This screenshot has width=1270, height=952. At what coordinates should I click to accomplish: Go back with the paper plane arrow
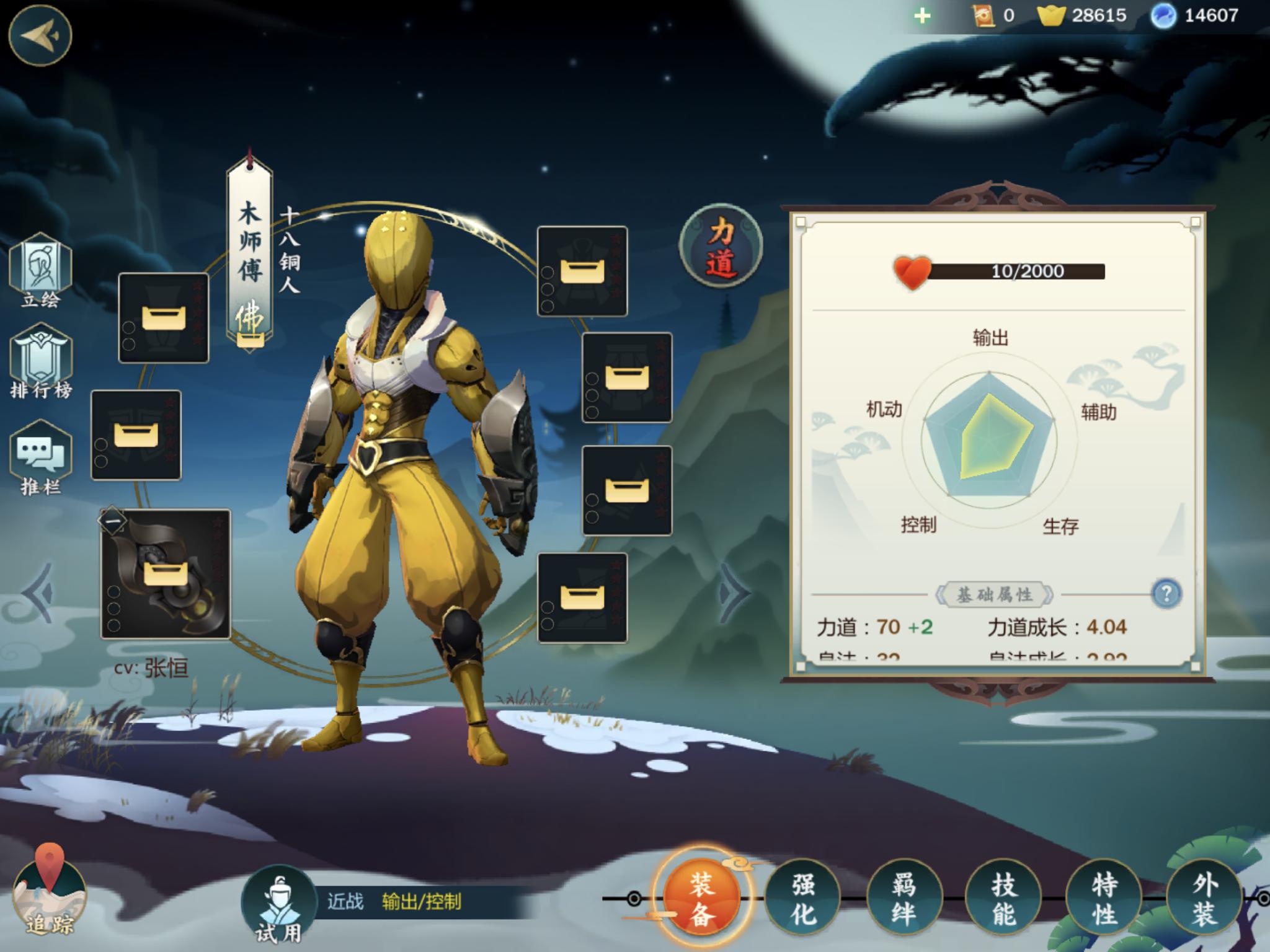tap(40, 35)
